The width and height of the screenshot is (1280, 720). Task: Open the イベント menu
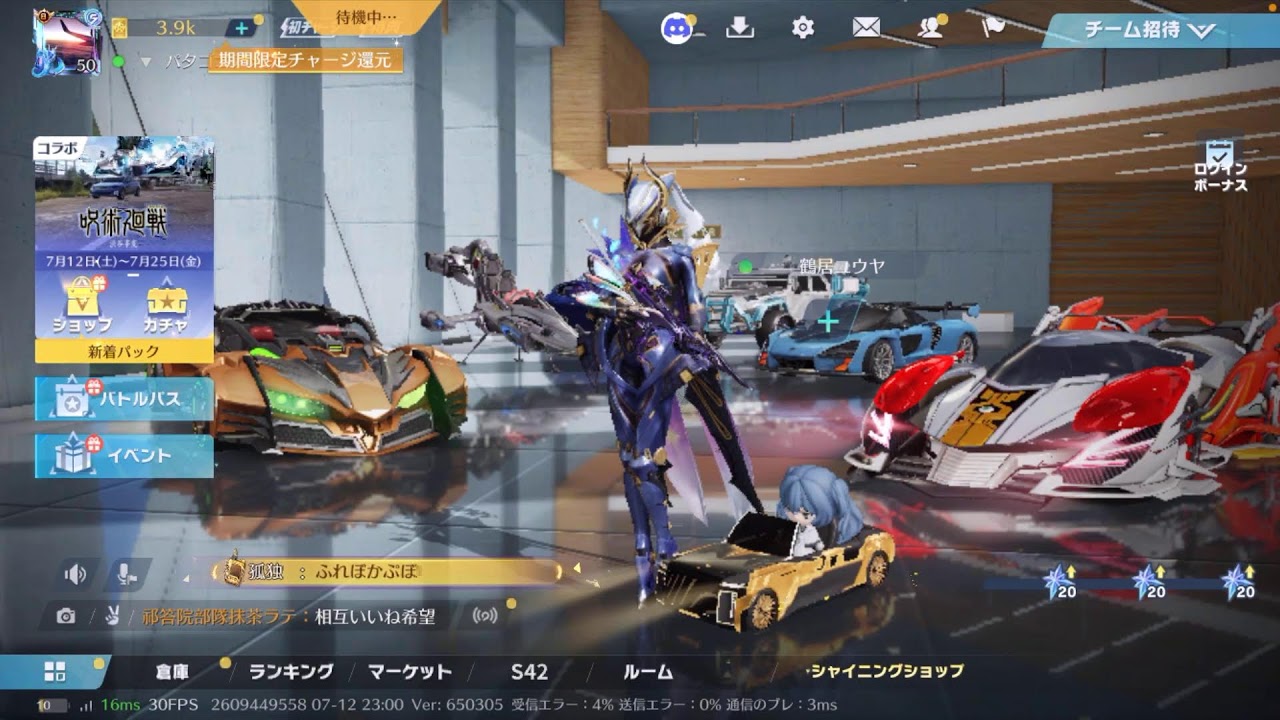[125, 456]
